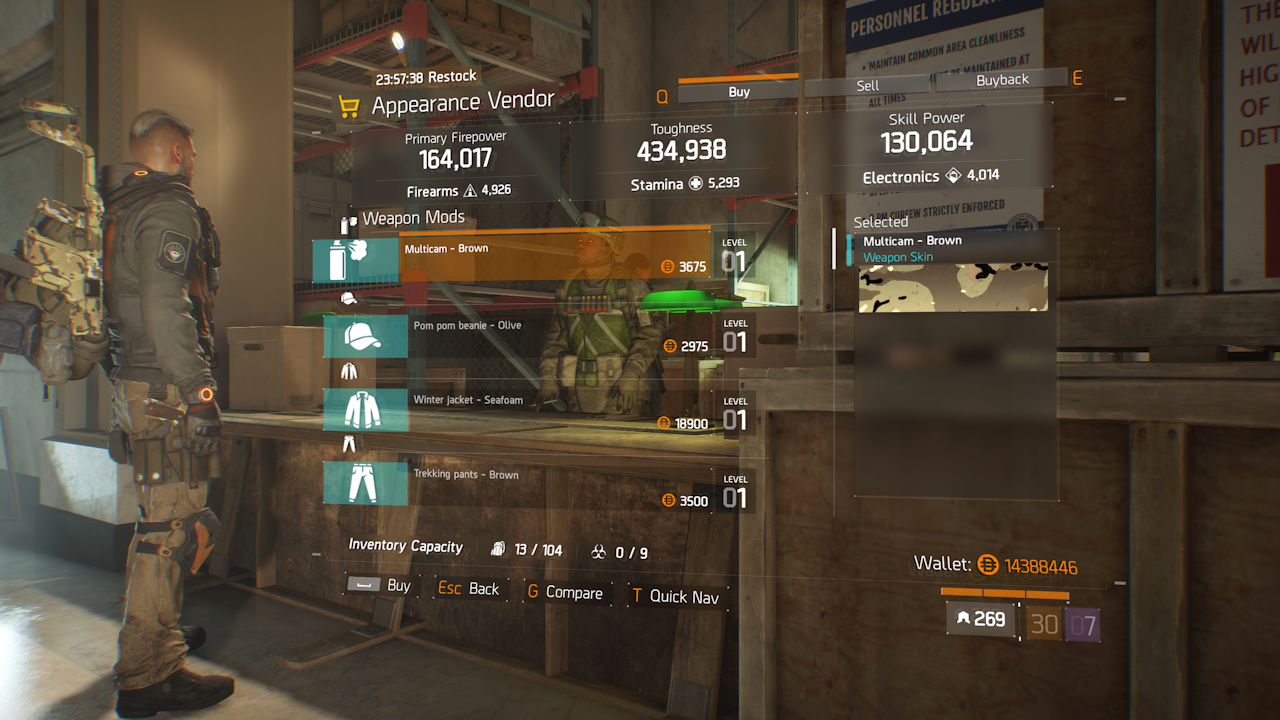
Task: Compare the selected item
Action: [564, 593]
